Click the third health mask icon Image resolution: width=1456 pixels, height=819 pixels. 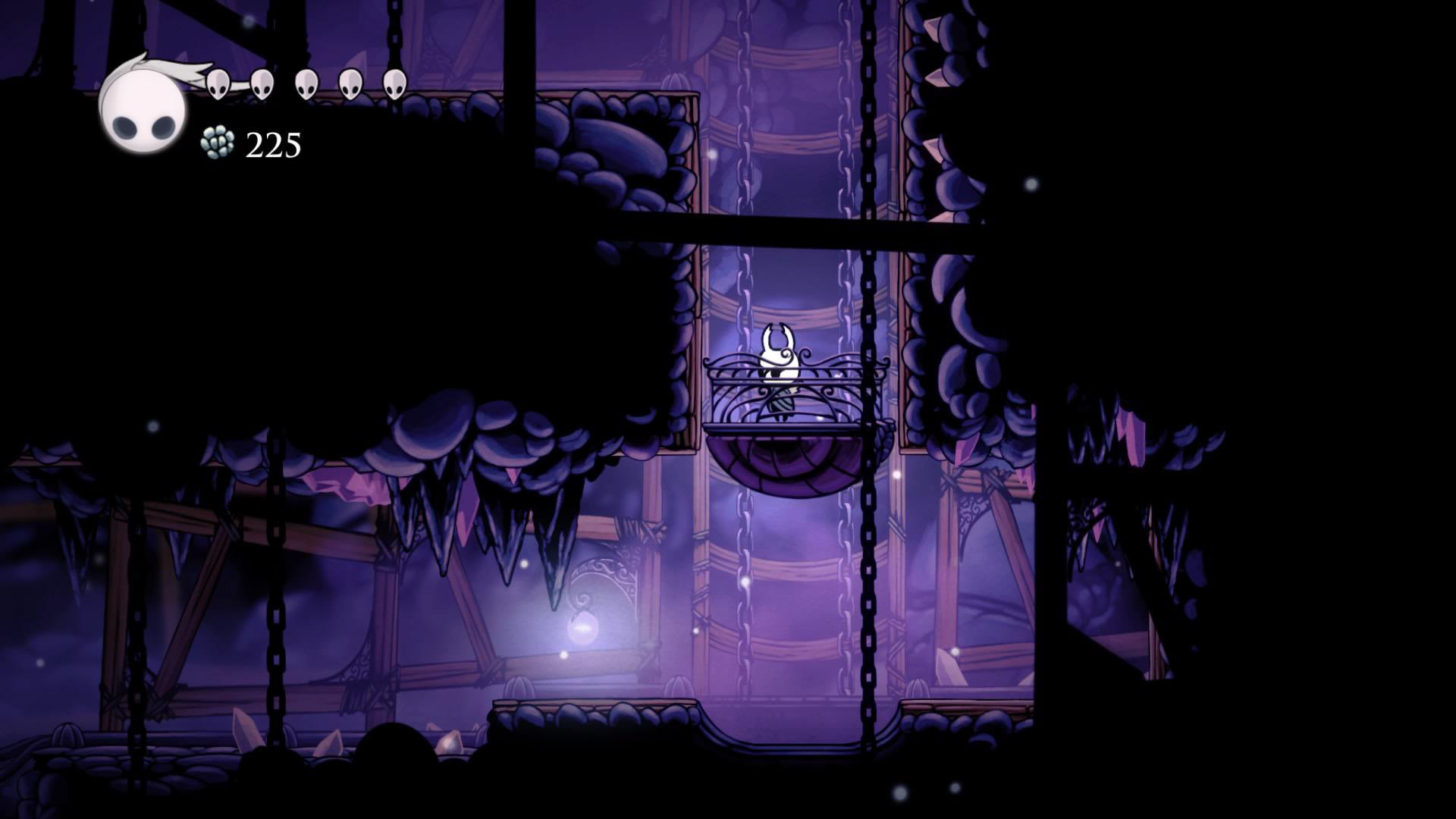click(x=306, y=84)
